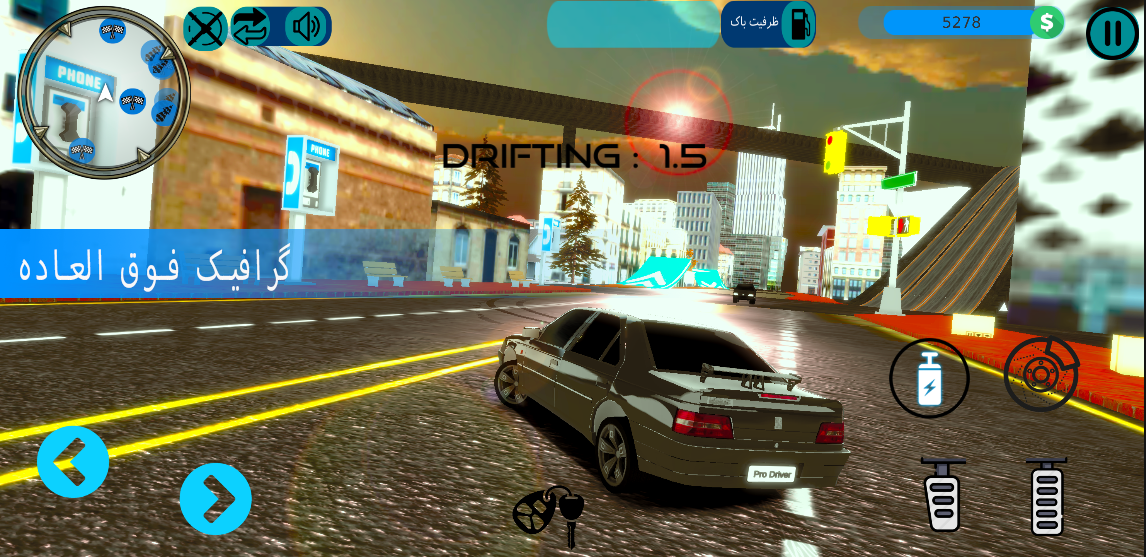Click the car key ignition icon
Image resolution: width=1146 pixels, height=557 pixels.
pos(549,513)
